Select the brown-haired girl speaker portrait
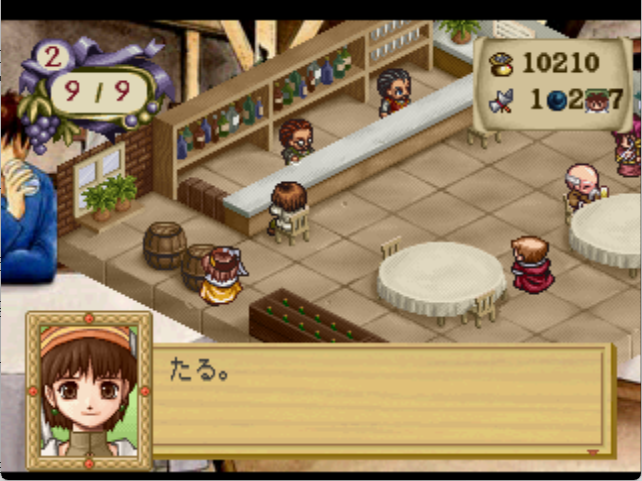The image size is (642, 481). point(89,390)
